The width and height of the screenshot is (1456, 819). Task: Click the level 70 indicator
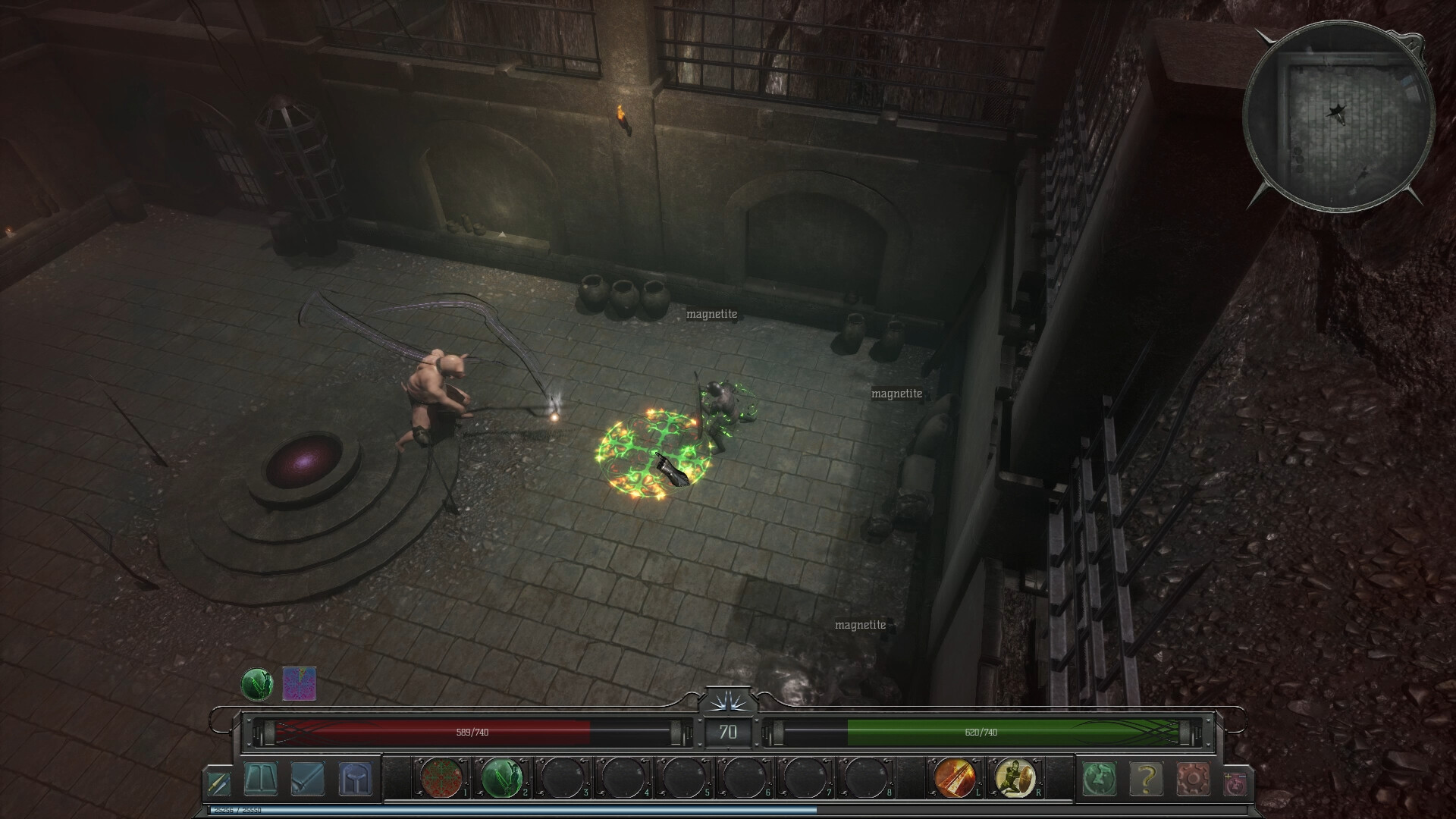pyautogui.click(x=728, y=733)
